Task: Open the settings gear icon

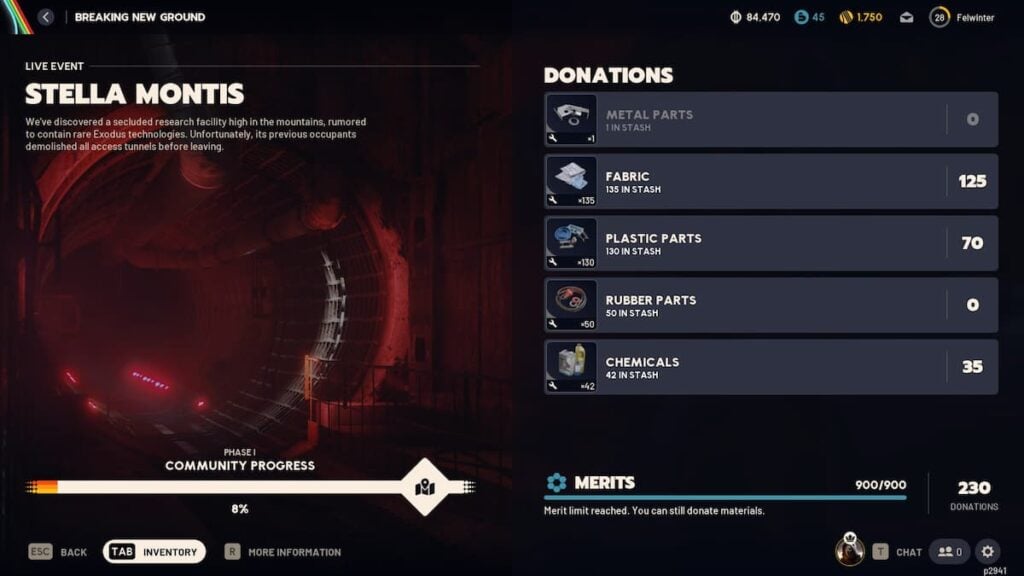Action: point(987,551)
